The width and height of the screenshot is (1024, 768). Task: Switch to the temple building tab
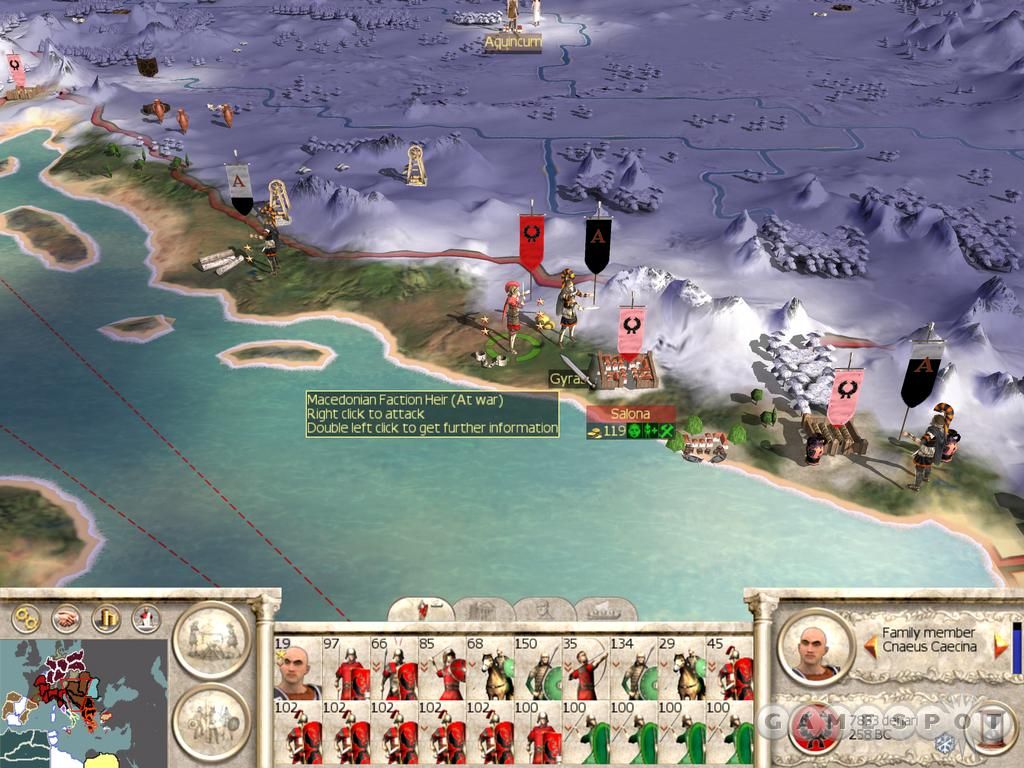pos(483,609)
